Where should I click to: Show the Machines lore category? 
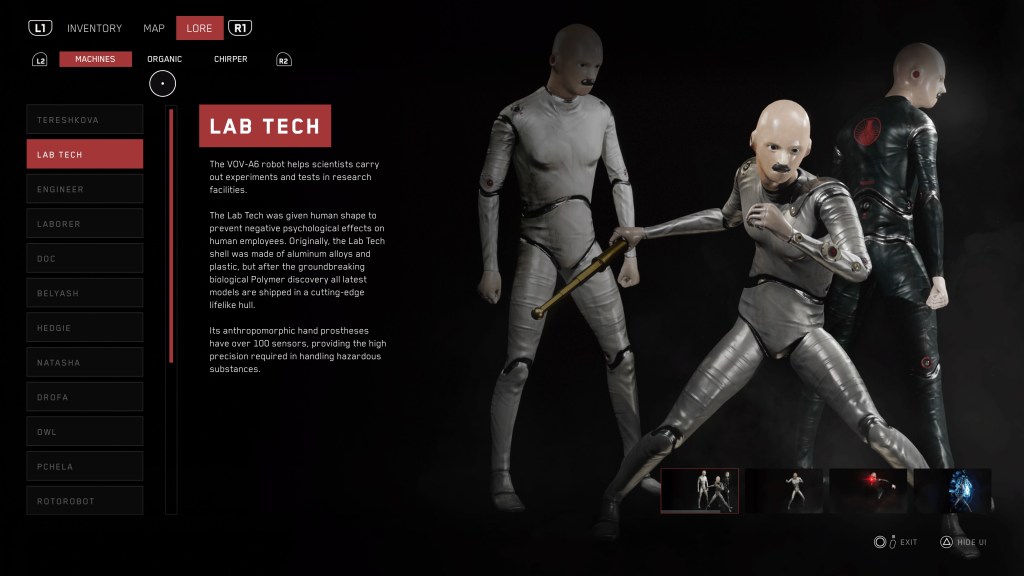(95, 59)
